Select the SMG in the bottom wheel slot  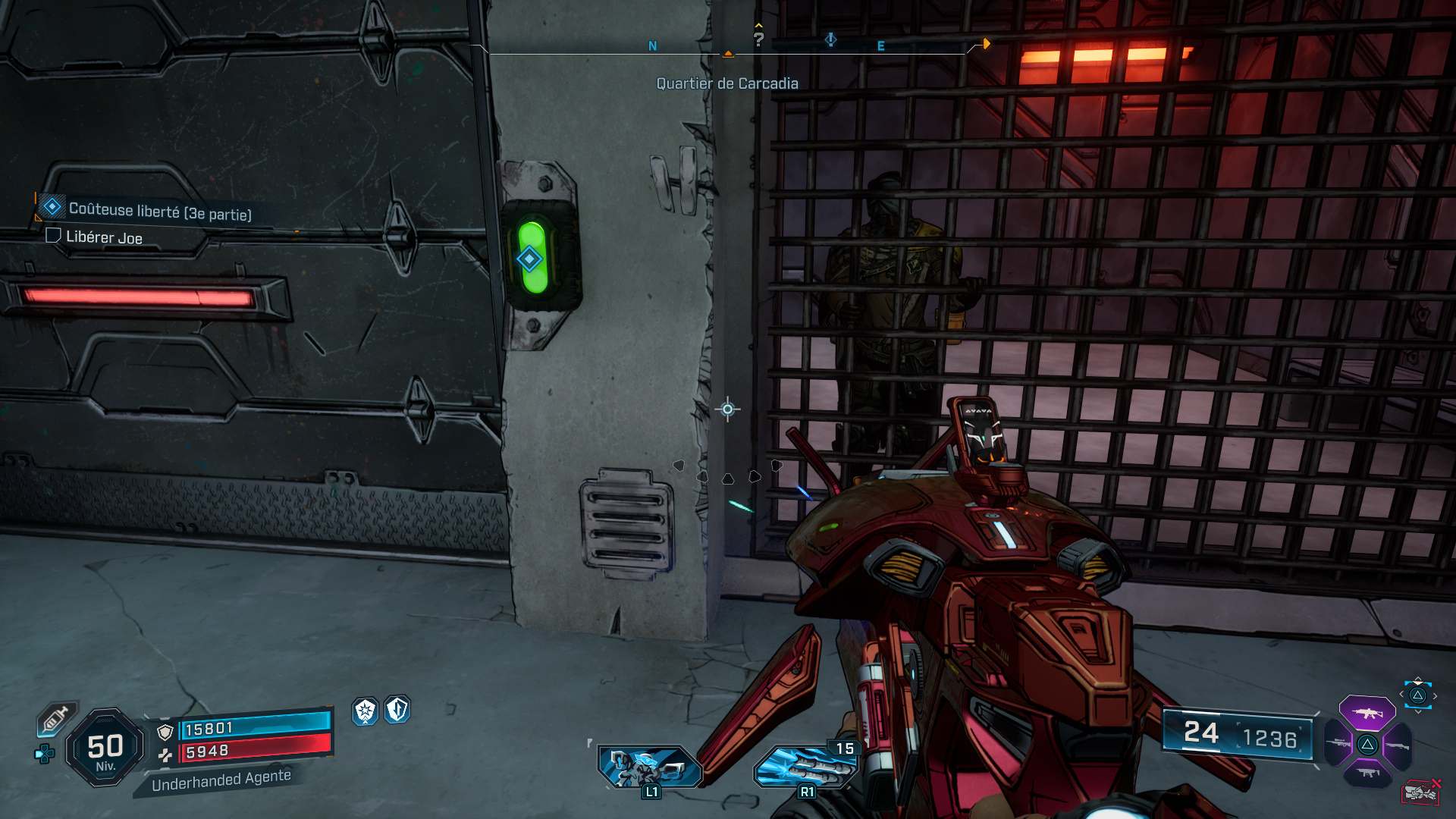click(1367, 772)
